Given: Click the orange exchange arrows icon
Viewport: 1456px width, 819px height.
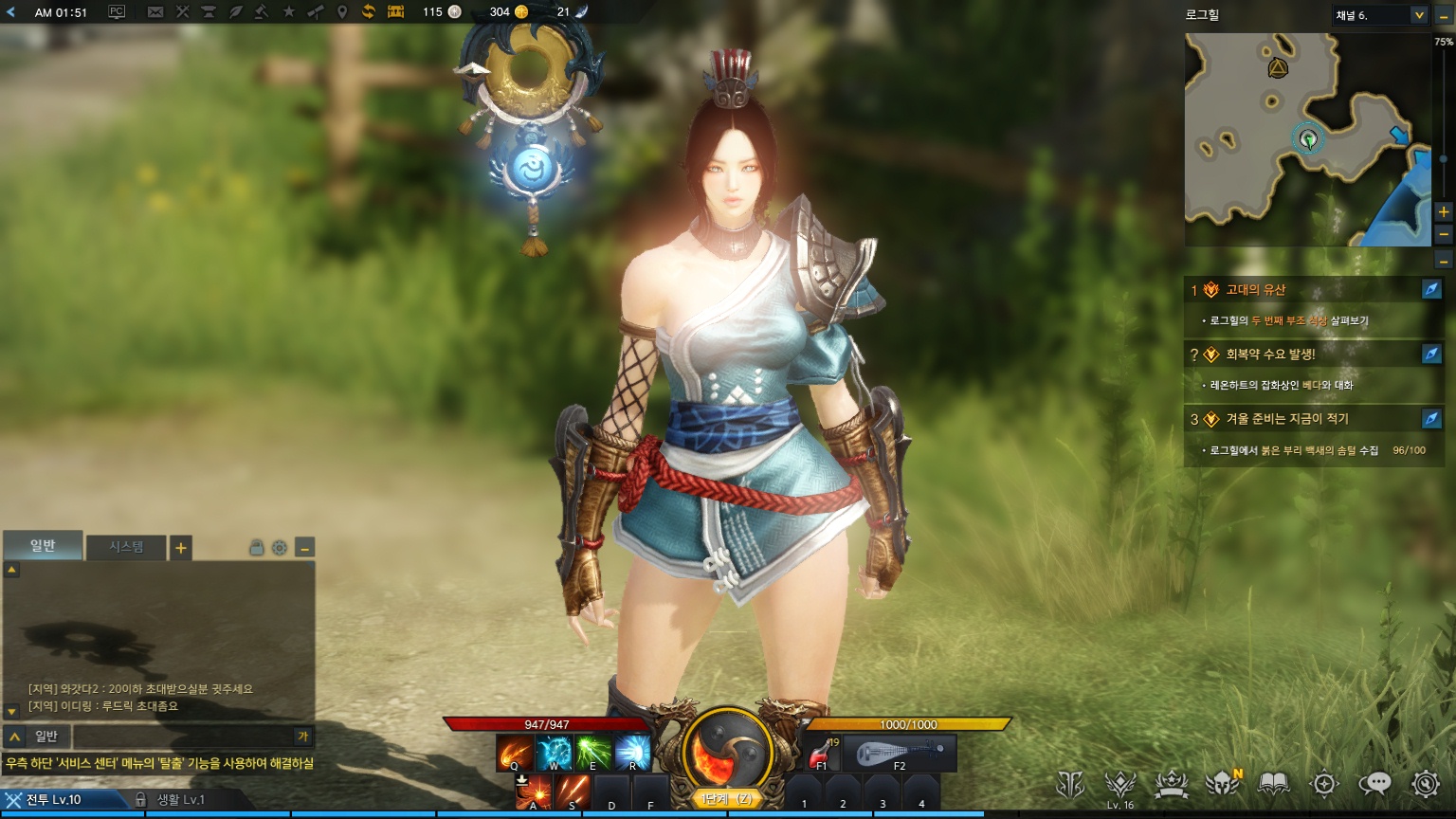Looking at the screenshot, I should pos(369,12).
